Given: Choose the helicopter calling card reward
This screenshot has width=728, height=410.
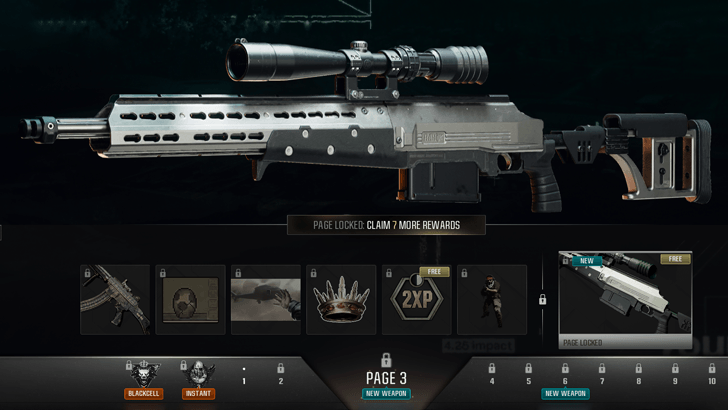Looking at the screenshot, I should [x=266, y=299].
